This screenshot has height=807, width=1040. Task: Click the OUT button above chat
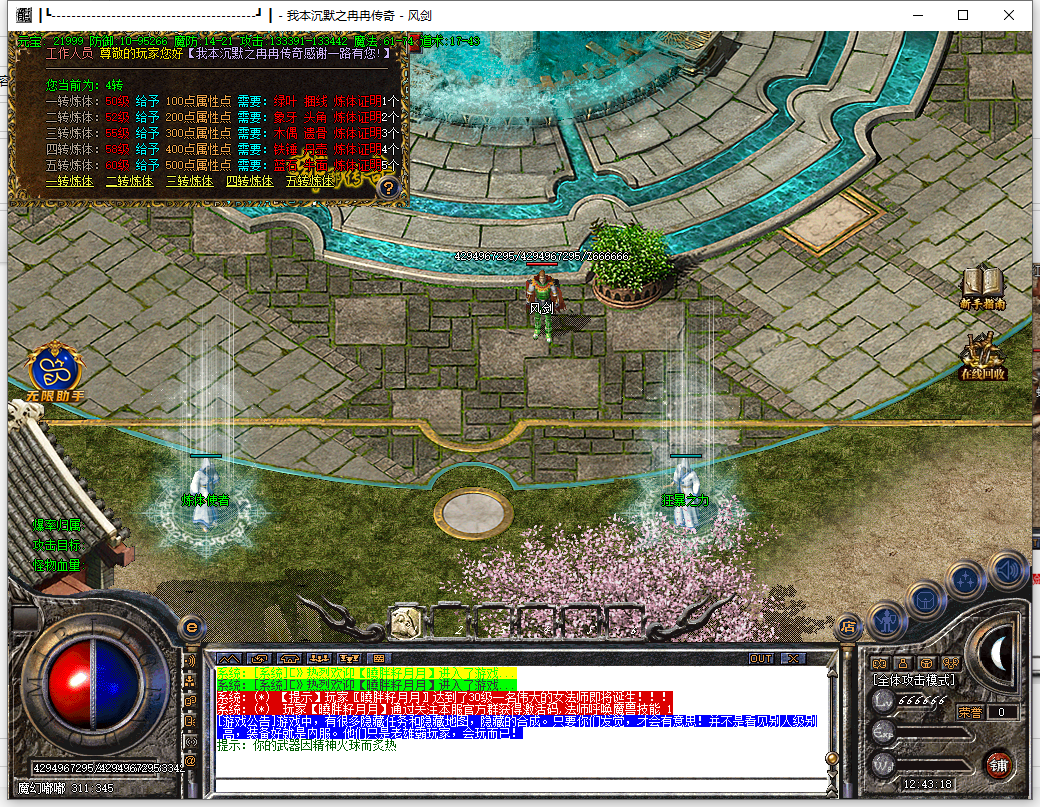(x=761, y=658)
